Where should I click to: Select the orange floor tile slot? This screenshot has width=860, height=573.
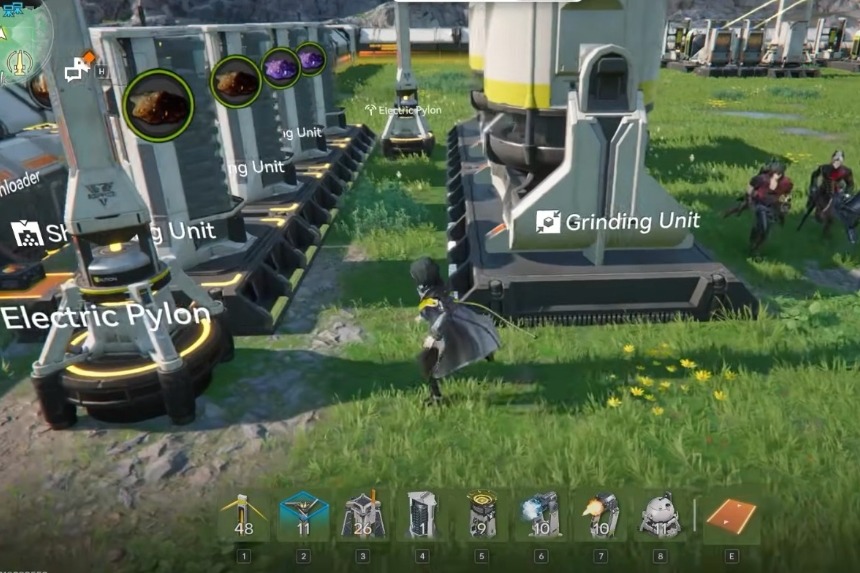tap(731, 517)
